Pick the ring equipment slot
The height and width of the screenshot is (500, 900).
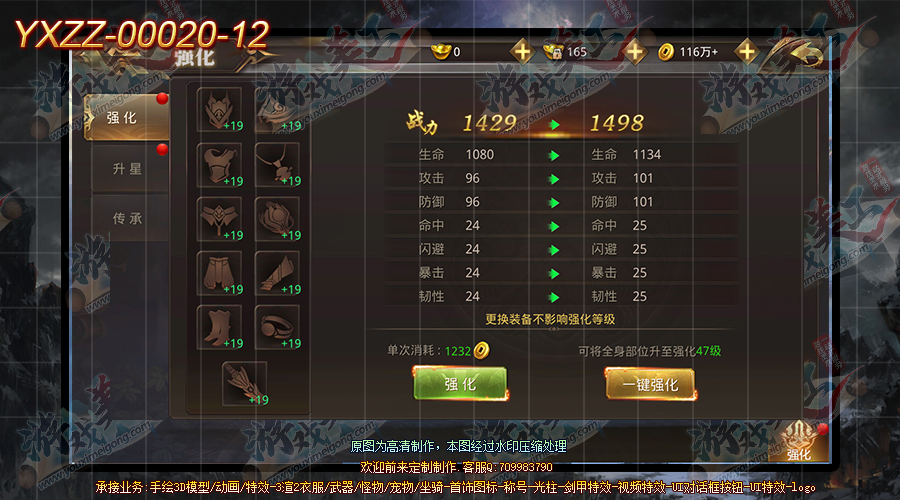(x=278, y=326)
